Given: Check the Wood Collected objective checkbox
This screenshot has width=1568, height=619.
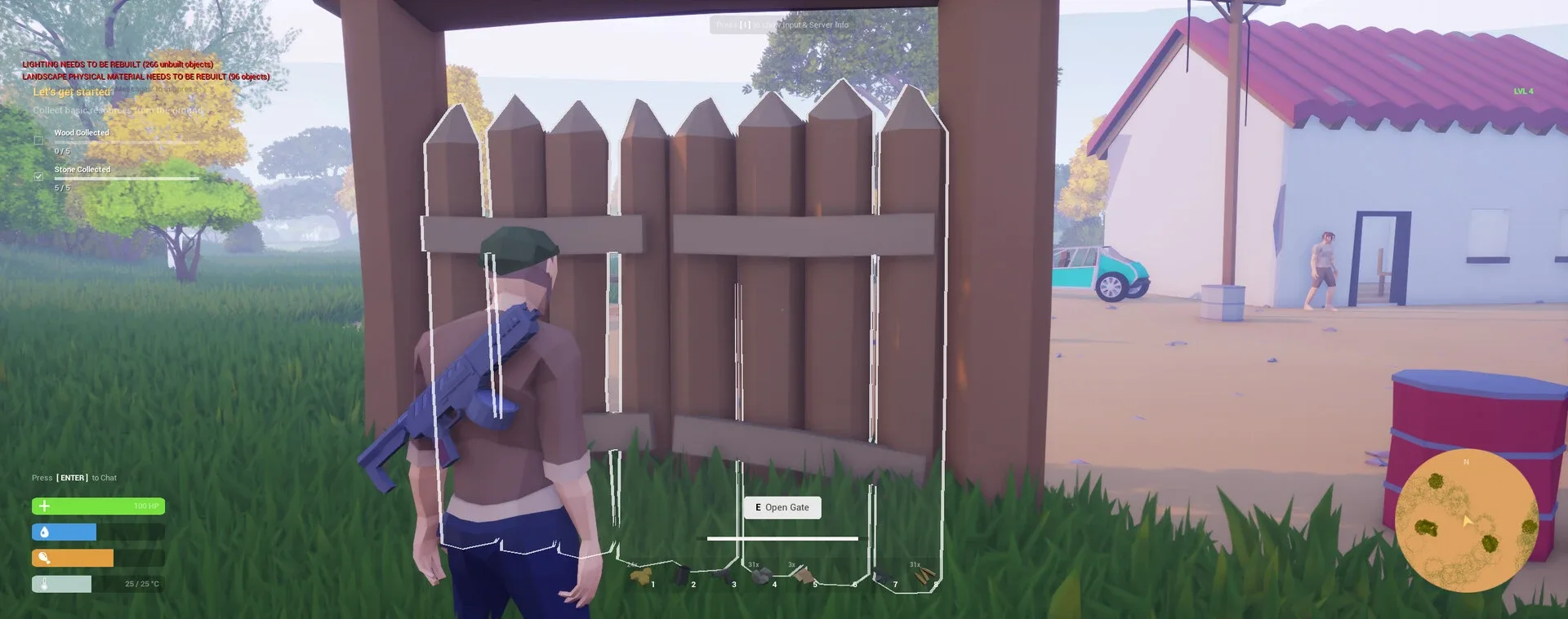Looking at the screenshot, I should pyautogui.click(x=38, y=140).
